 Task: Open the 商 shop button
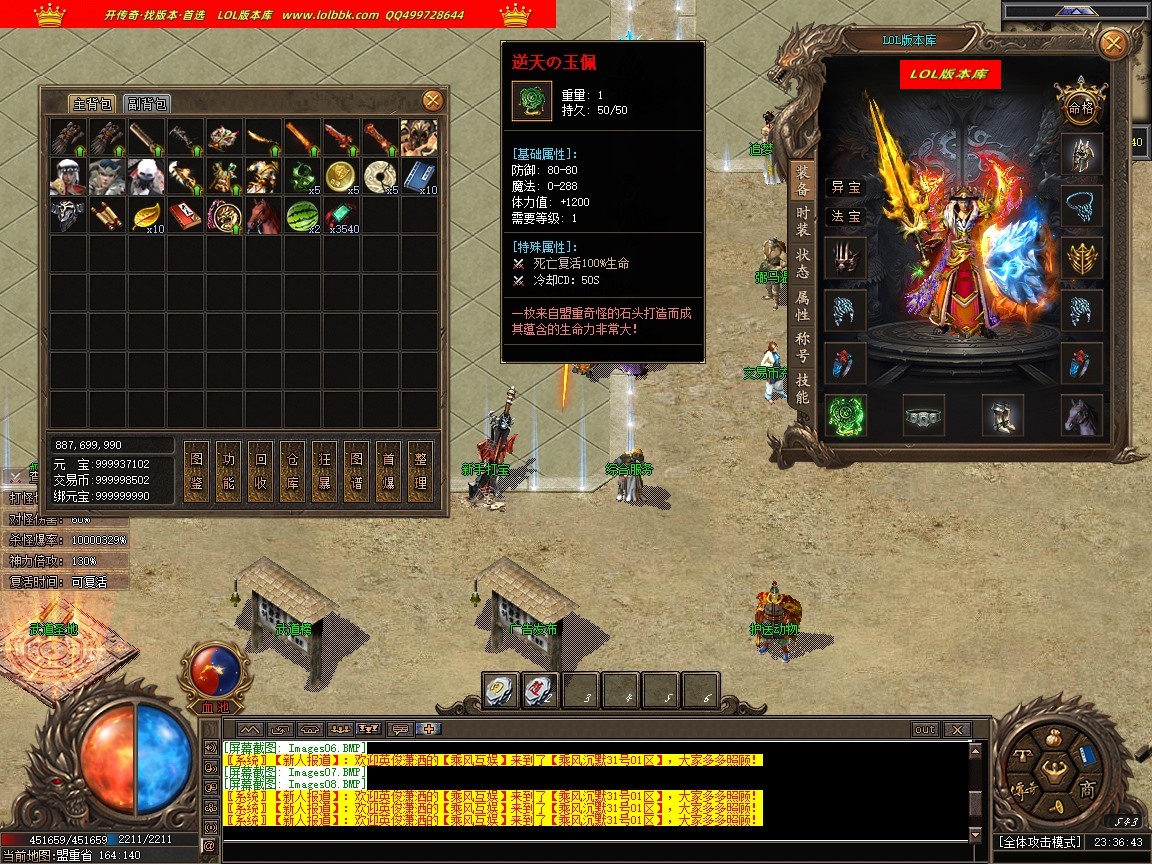[1088, 789]
